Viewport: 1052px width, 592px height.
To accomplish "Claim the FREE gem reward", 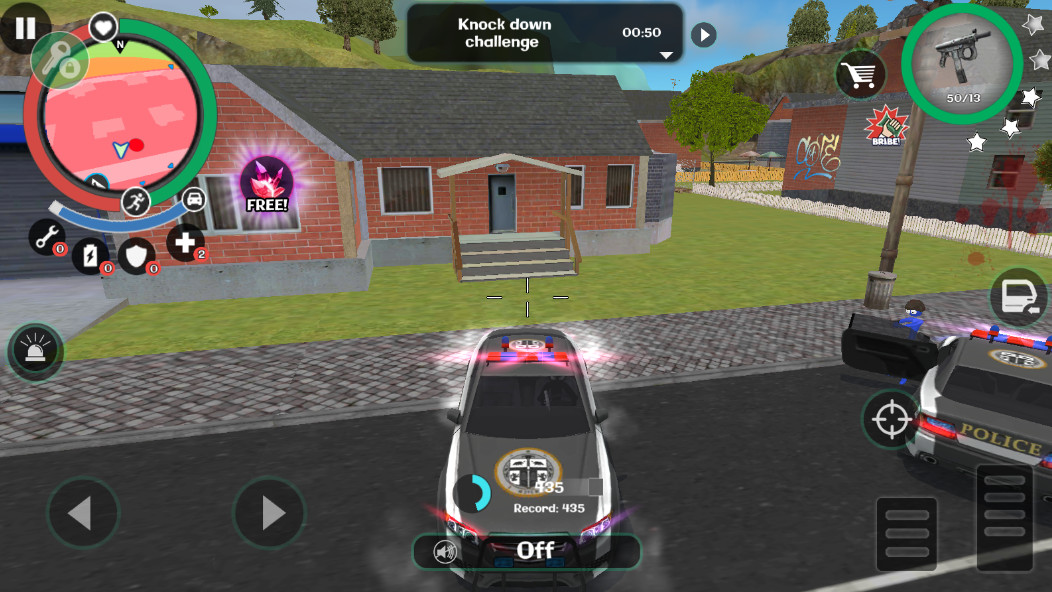I will tap(267, 185).
